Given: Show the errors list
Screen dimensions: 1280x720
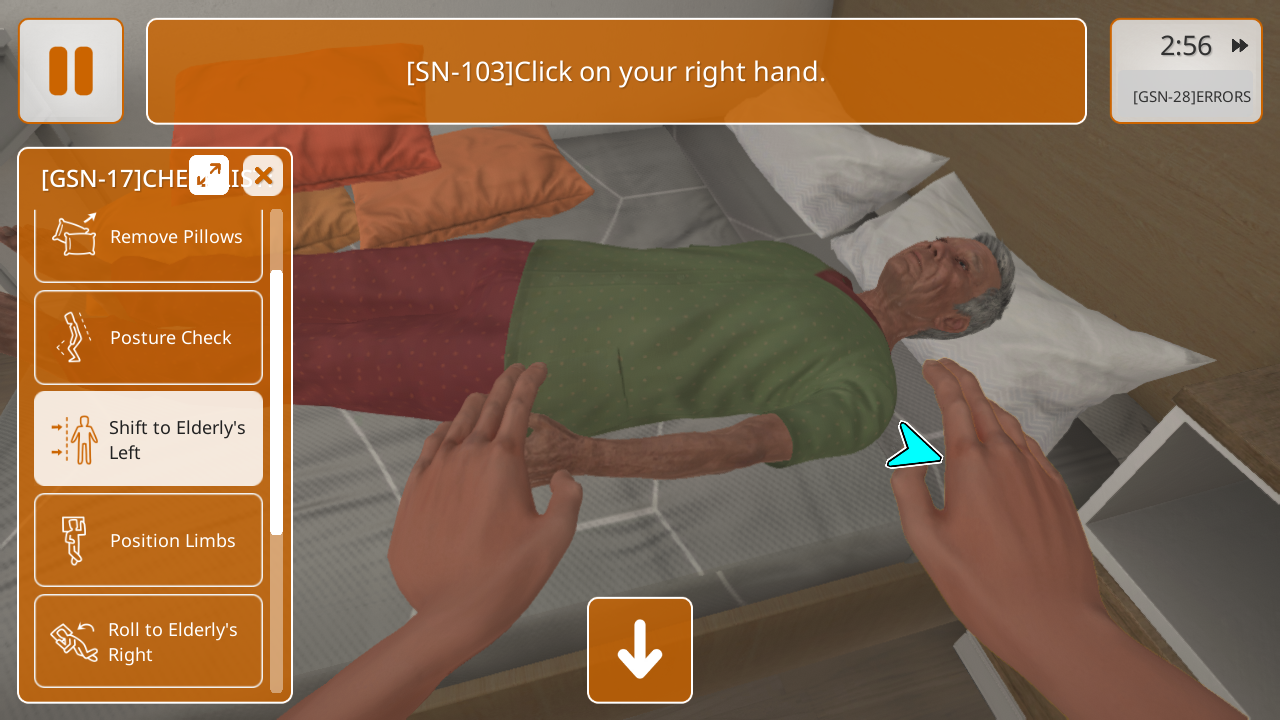Looking at the screenshot, I should [x=1191, y=97].
